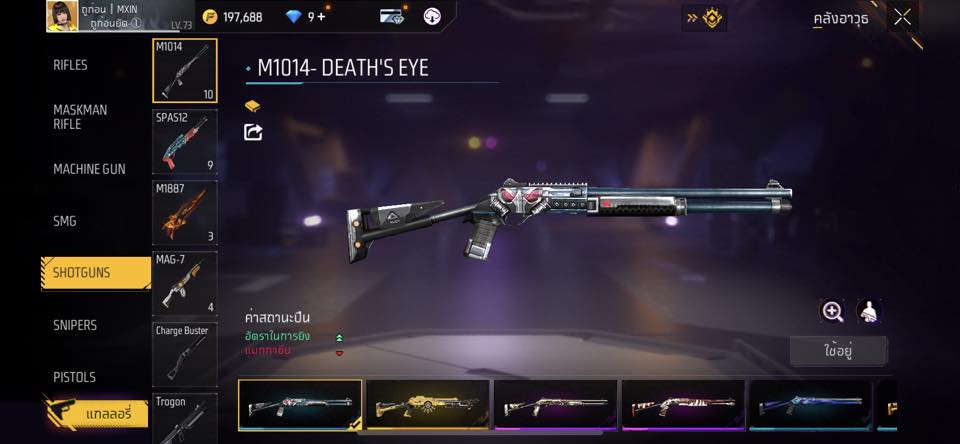Switch to the Rifles category
Image resolution: width=960 pixels, height=444 pixels.
(71, 65)
